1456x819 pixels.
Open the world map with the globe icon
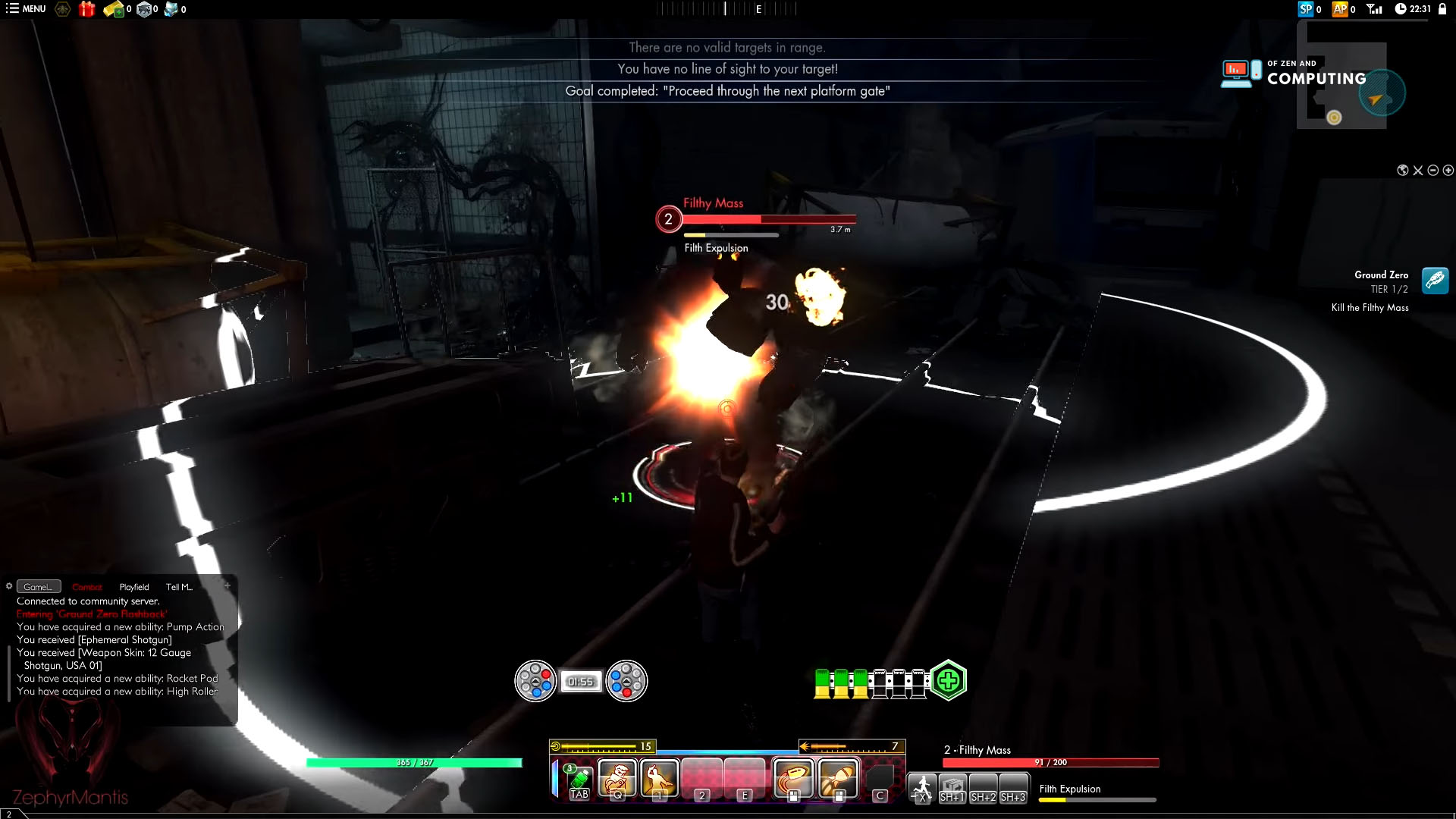click(1402, 170)
